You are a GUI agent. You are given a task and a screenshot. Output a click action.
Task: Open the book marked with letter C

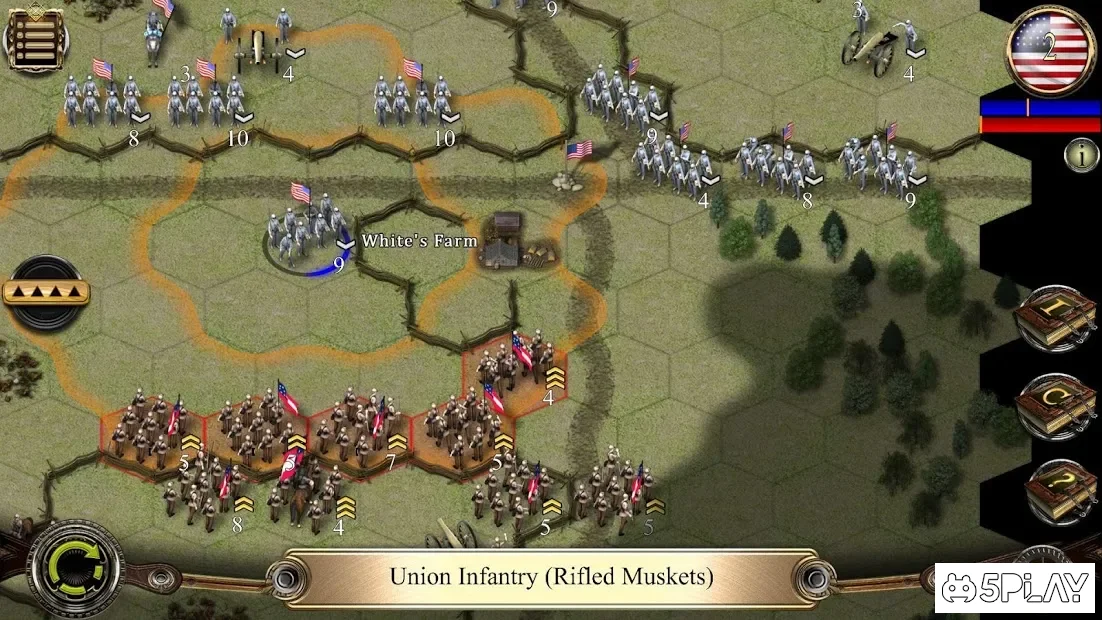click(x=1058, y=403)
